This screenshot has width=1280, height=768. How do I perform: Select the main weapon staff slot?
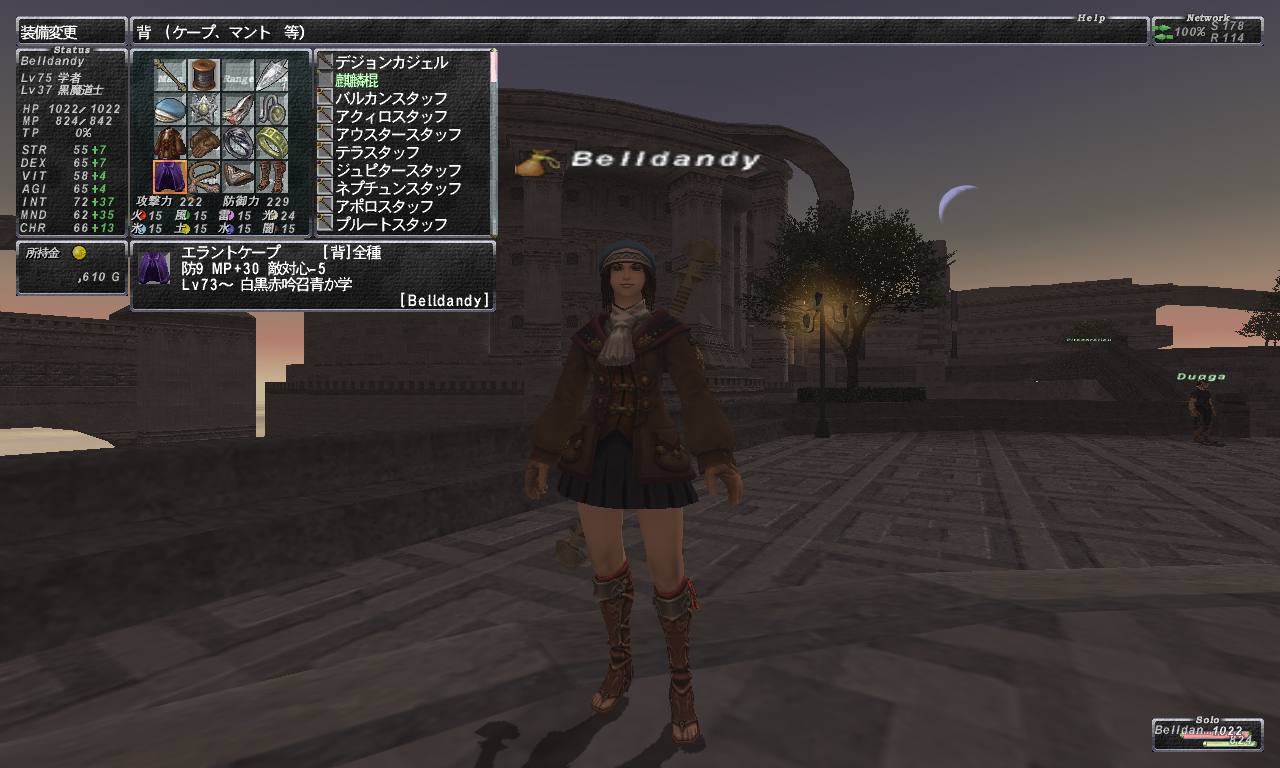170,74
